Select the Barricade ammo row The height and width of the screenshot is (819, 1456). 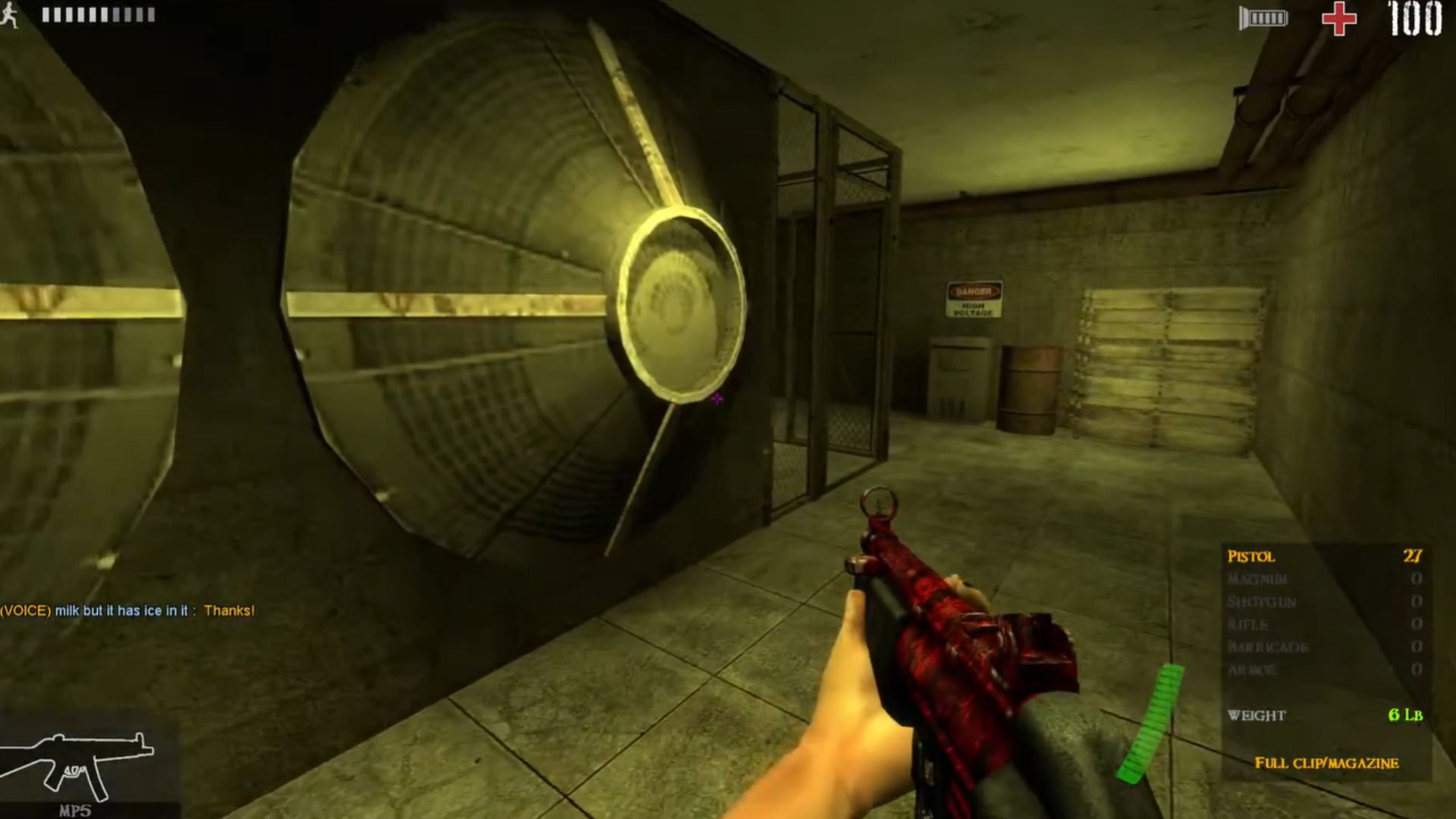pyautogui.click(x=1324, y=648)
